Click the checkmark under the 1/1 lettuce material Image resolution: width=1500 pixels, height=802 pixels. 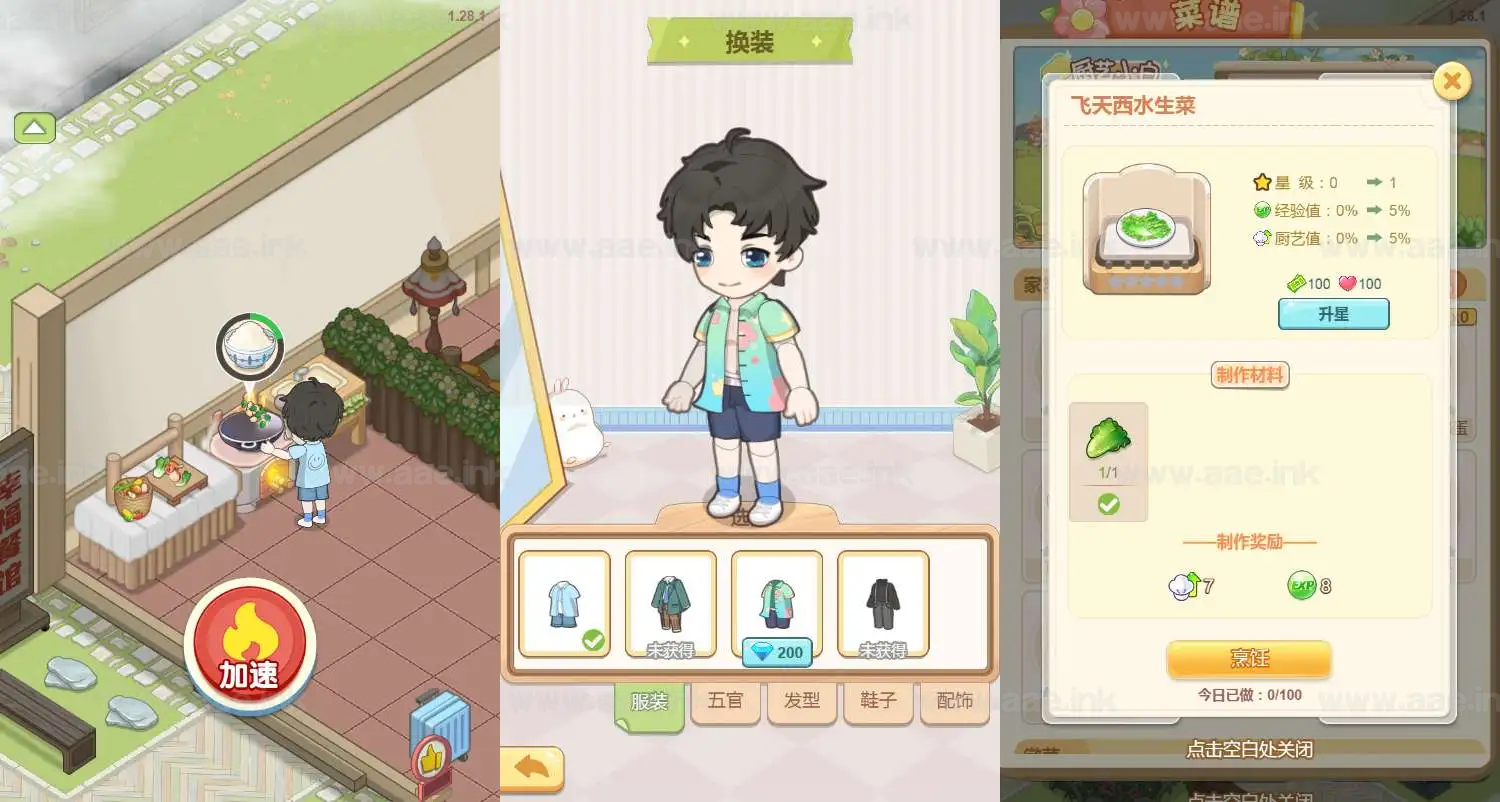tap(1108, 505)
